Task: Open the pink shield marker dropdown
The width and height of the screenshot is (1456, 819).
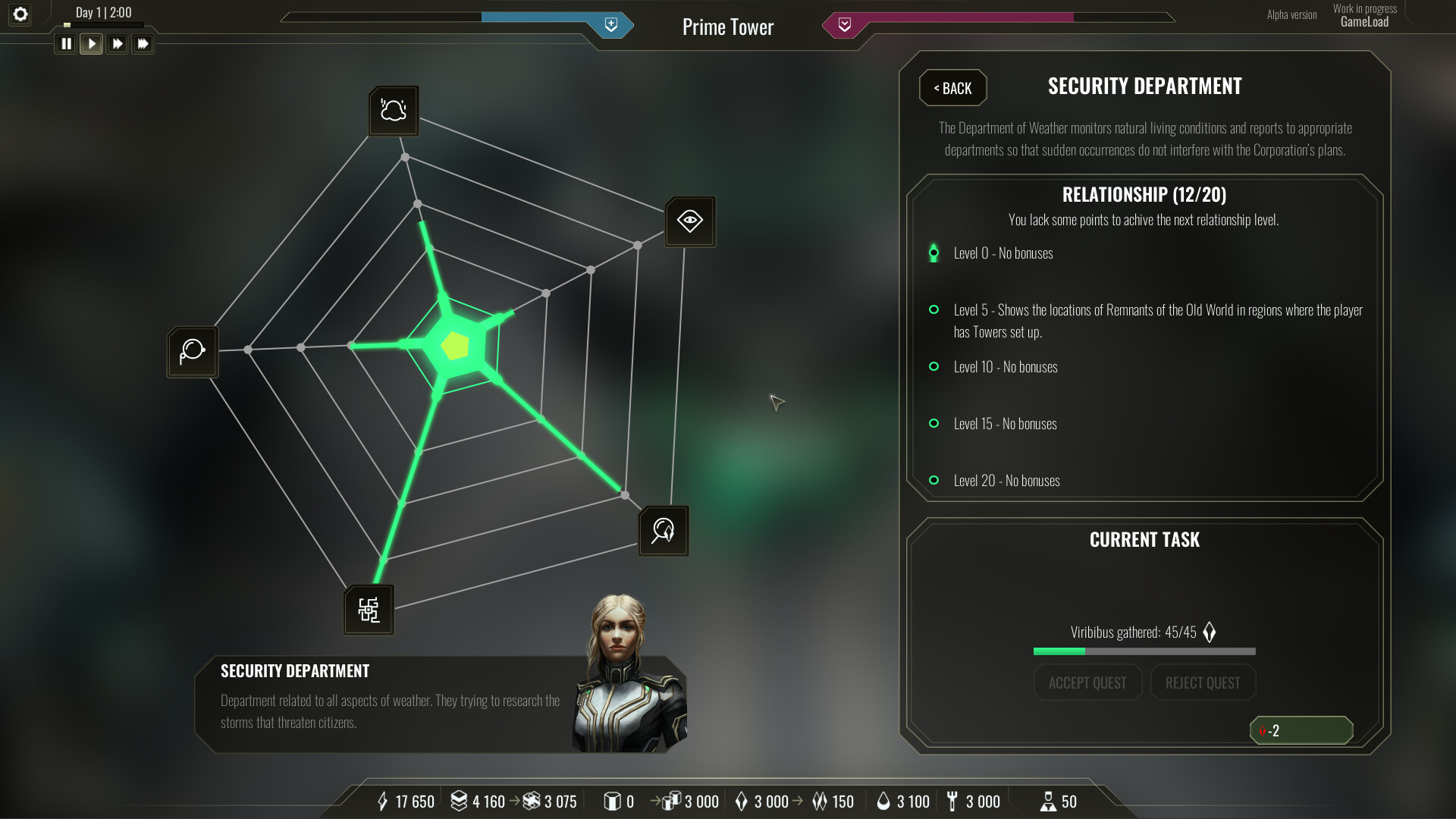Action: [x=845, y=24]
